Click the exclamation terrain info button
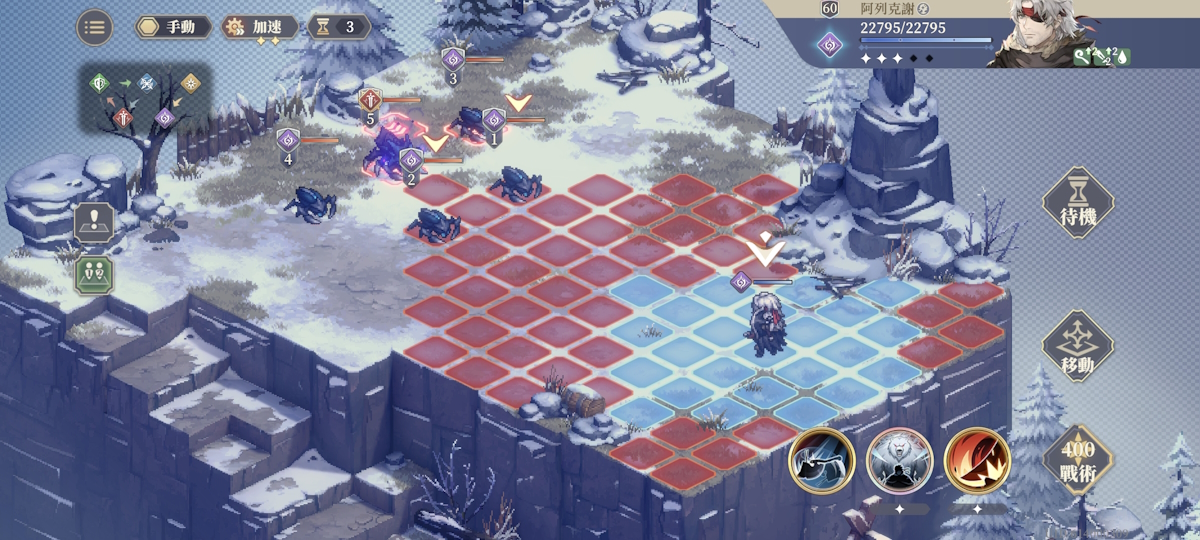Image resolution: width=1200 pixels, height=540 pixels. coord(94,222)
